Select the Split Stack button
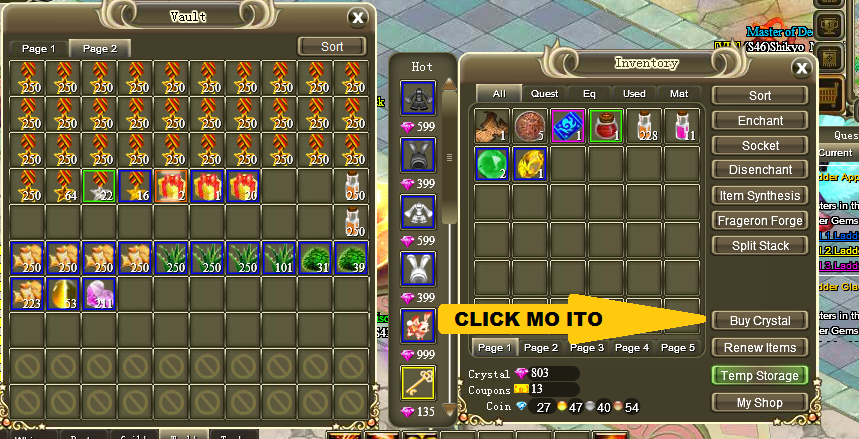This screenshot has height=439, width=859. pos(760,246)
